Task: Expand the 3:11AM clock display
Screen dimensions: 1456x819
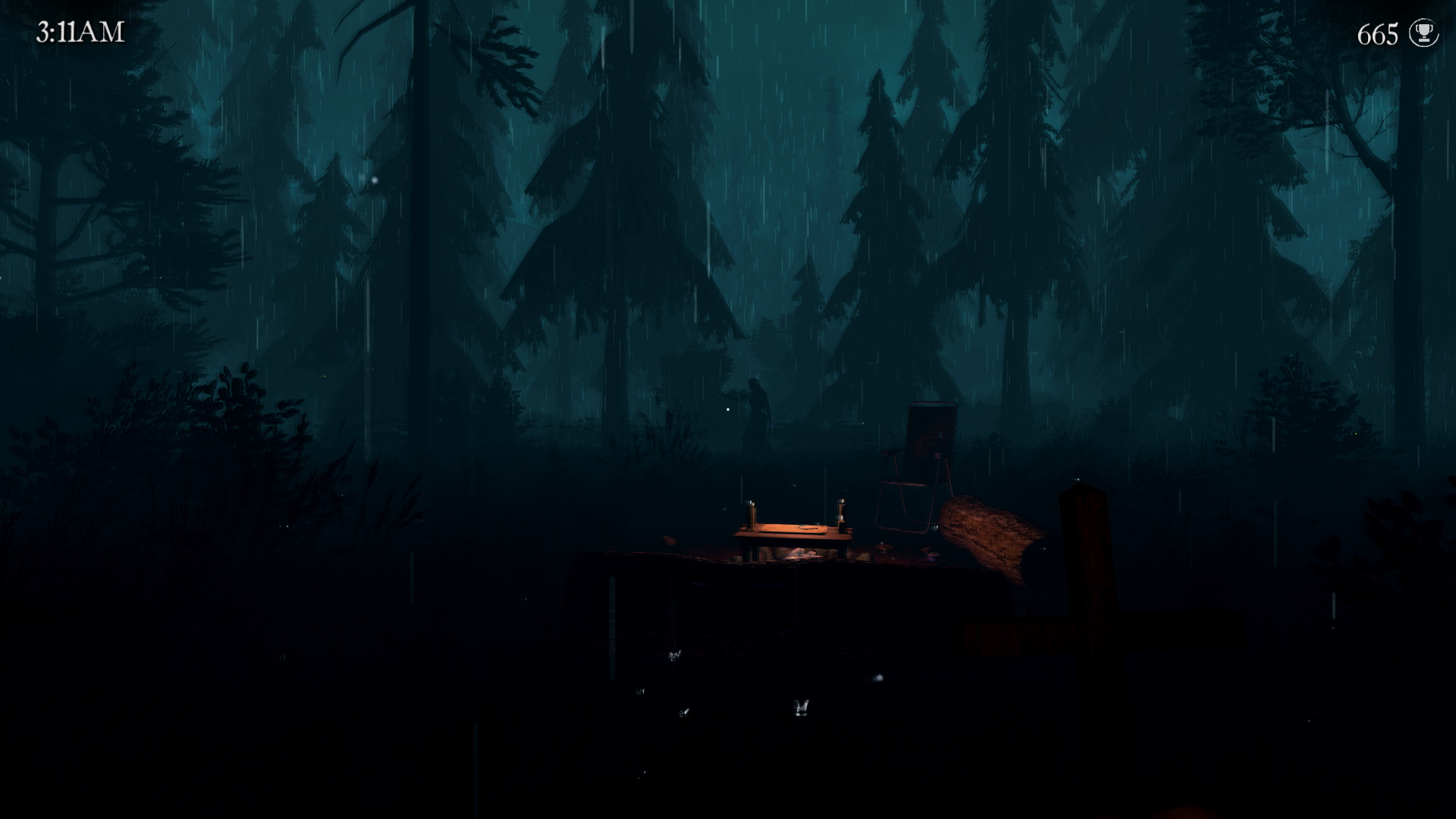Action: point(78,30)
